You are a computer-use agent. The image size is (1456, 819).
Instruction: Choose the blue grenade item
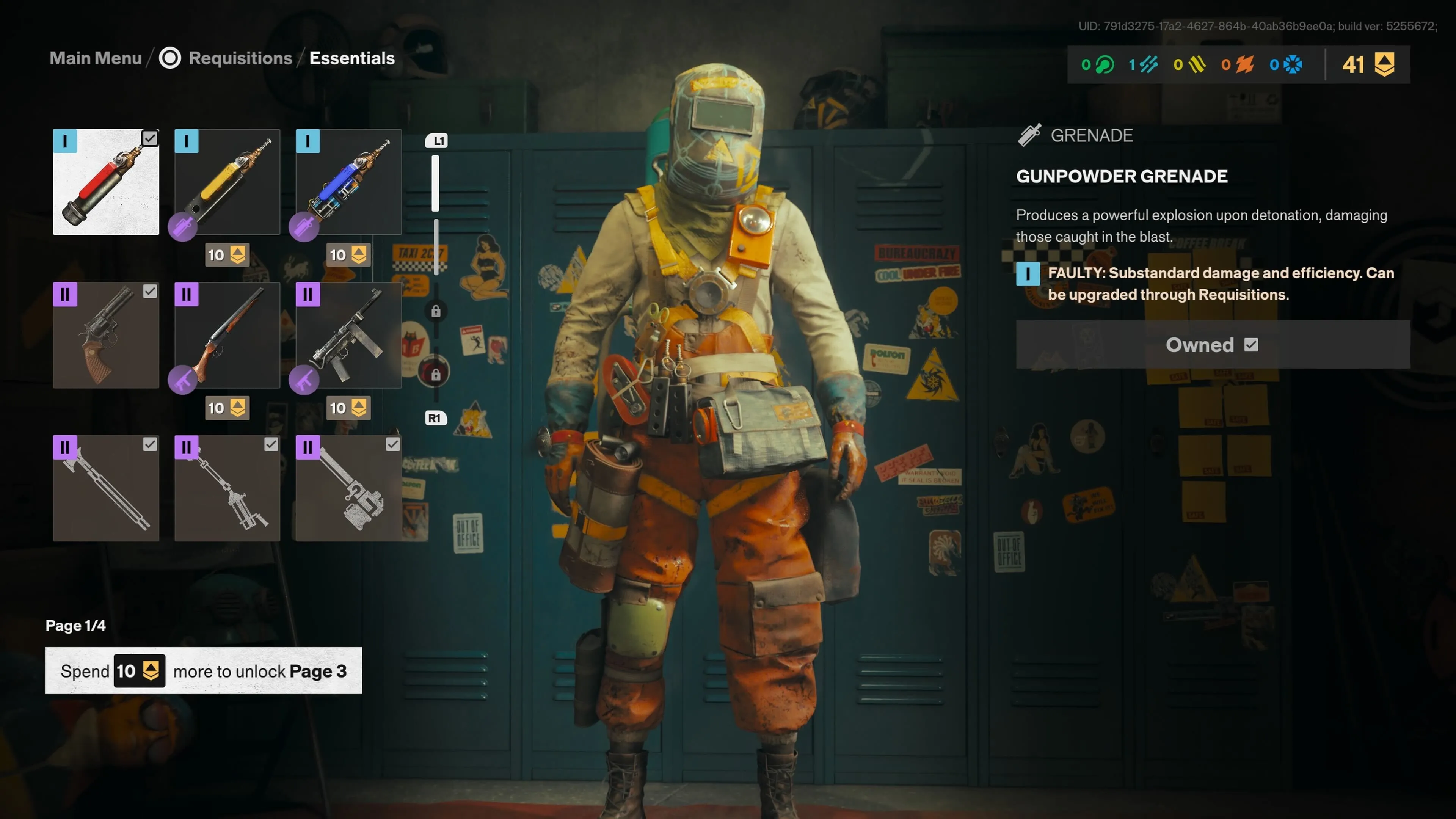coord(349,182)
